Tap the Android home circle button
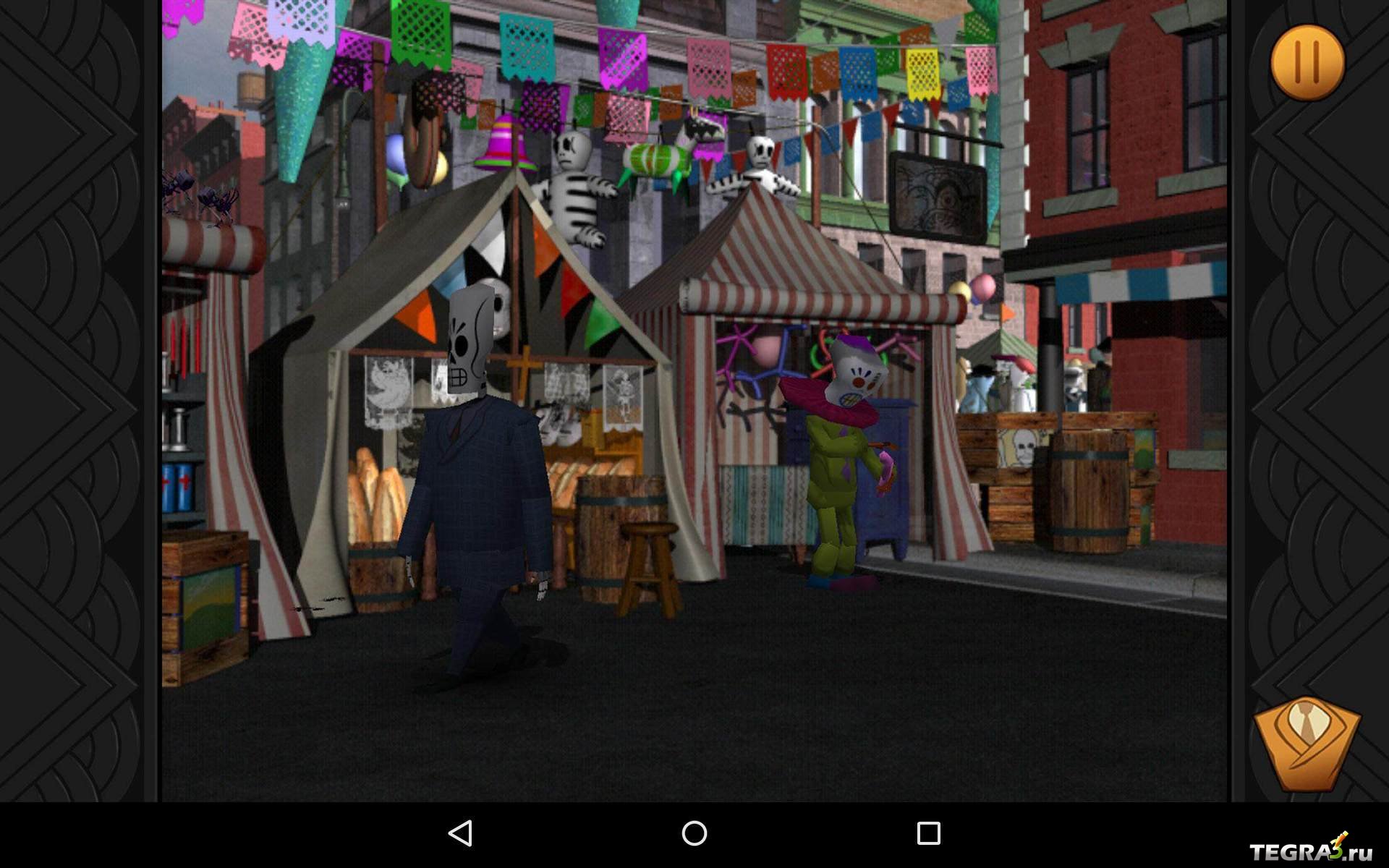Image resolution: width=1389 pixels, height=868 pixels. [694, 833]
